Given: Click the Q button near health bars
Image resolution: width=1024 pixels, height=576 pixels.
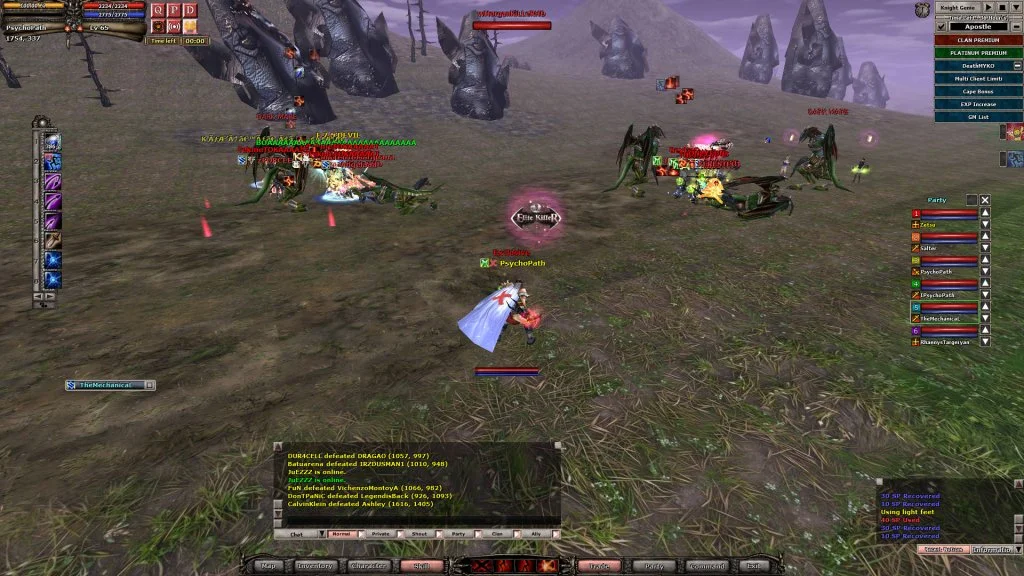Looking at the screenshot, I should tap(157, 10).
